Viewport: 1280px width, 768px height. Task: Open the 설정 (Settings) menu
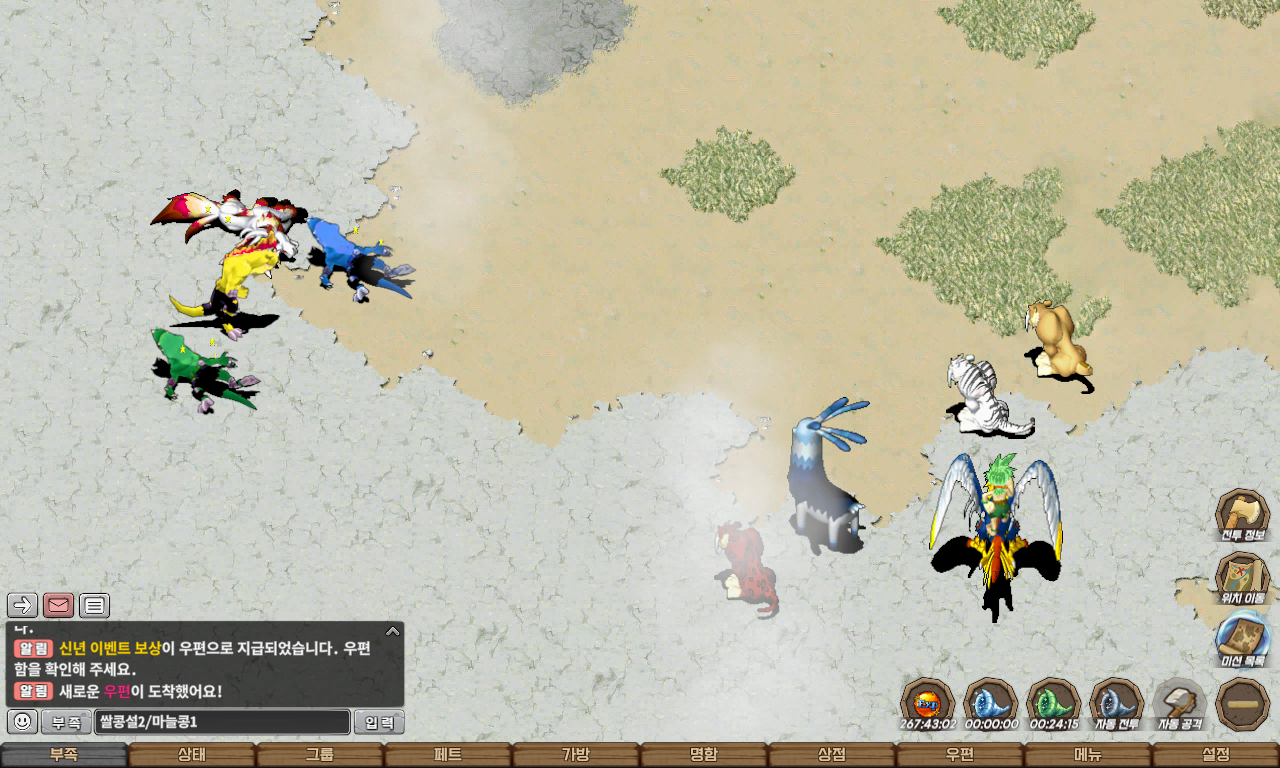point(1216,755)
